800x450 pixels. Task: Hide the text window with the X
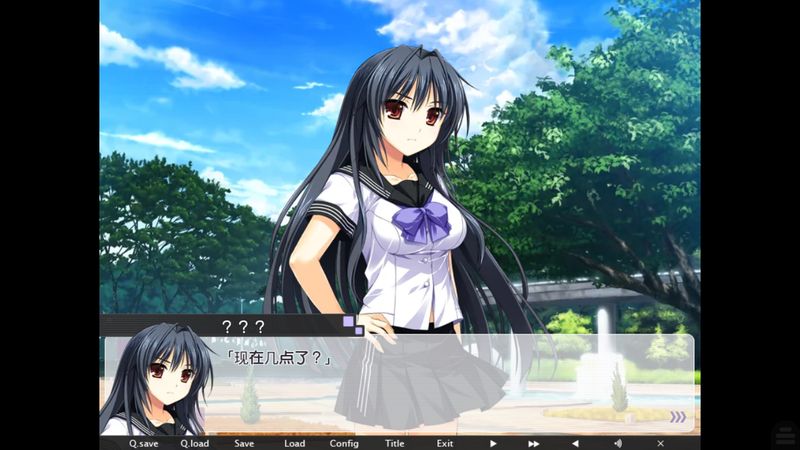tap(660, 443)
